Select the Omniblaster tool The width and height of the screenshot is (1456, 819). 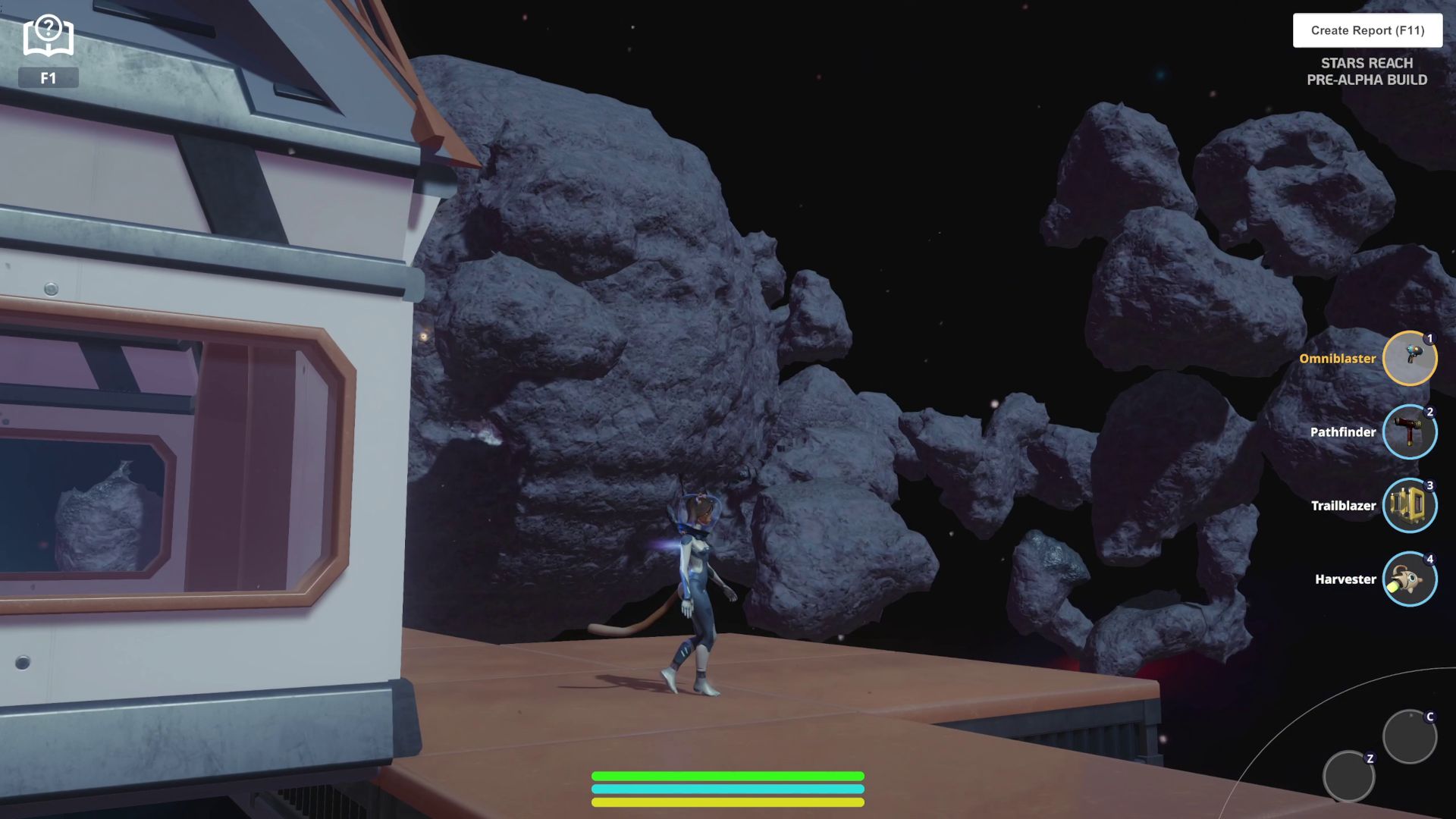[x=1409, y=358]
